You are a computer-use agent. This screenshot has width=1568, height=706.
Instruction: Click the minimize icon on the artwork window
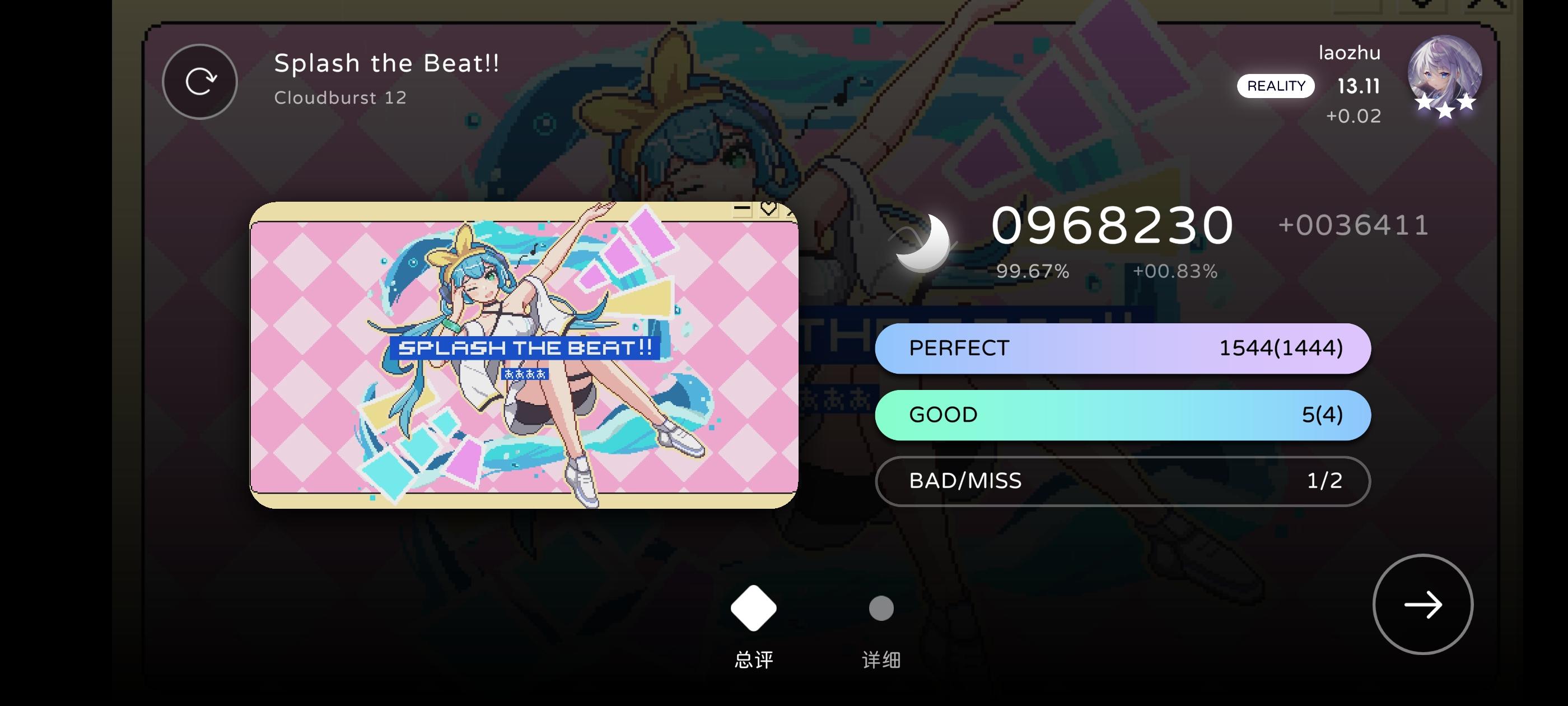[741, 209]
